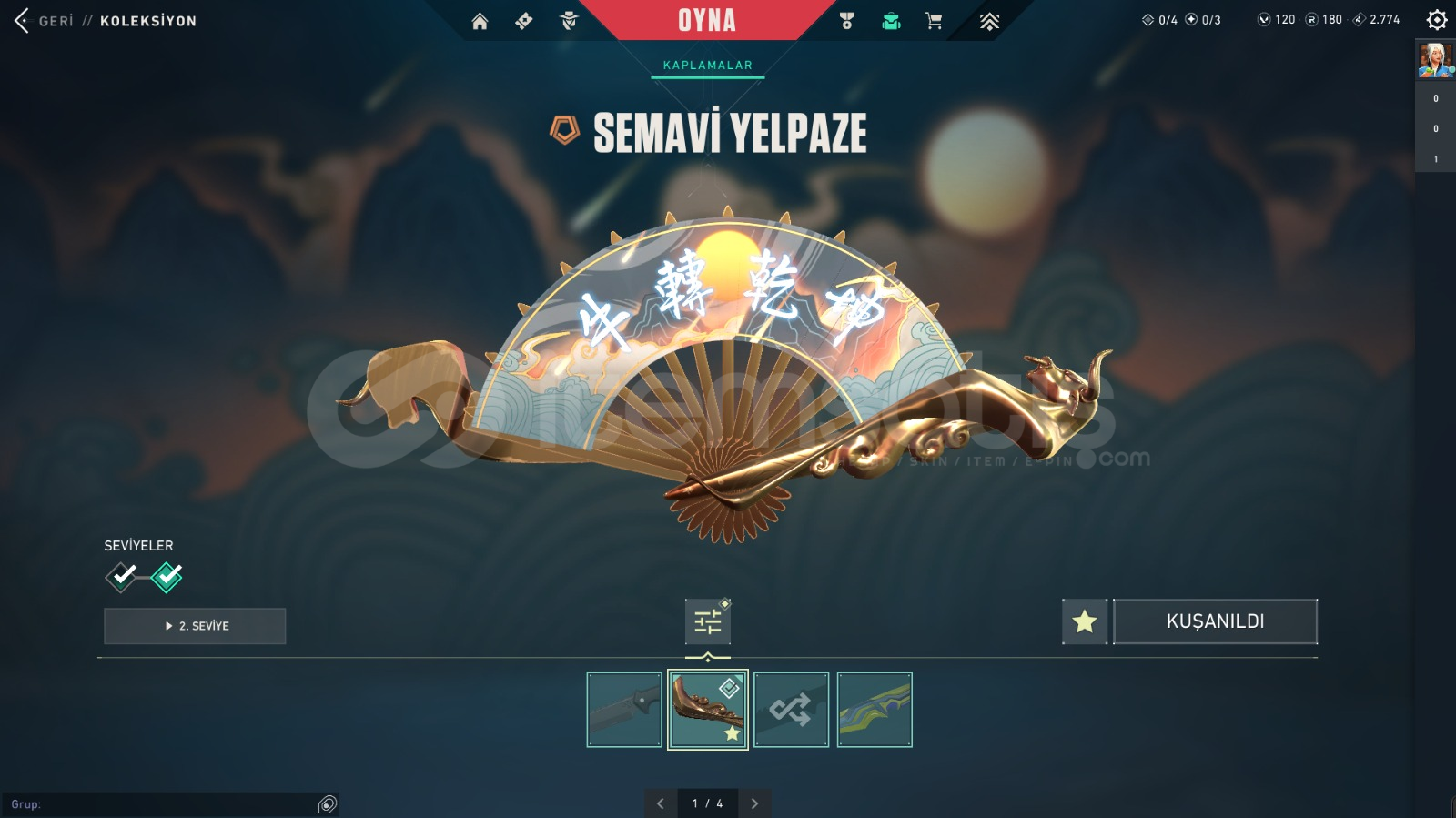
Task: Select the KAPLAMALAR tab
Action: click(x=707, y=66)
